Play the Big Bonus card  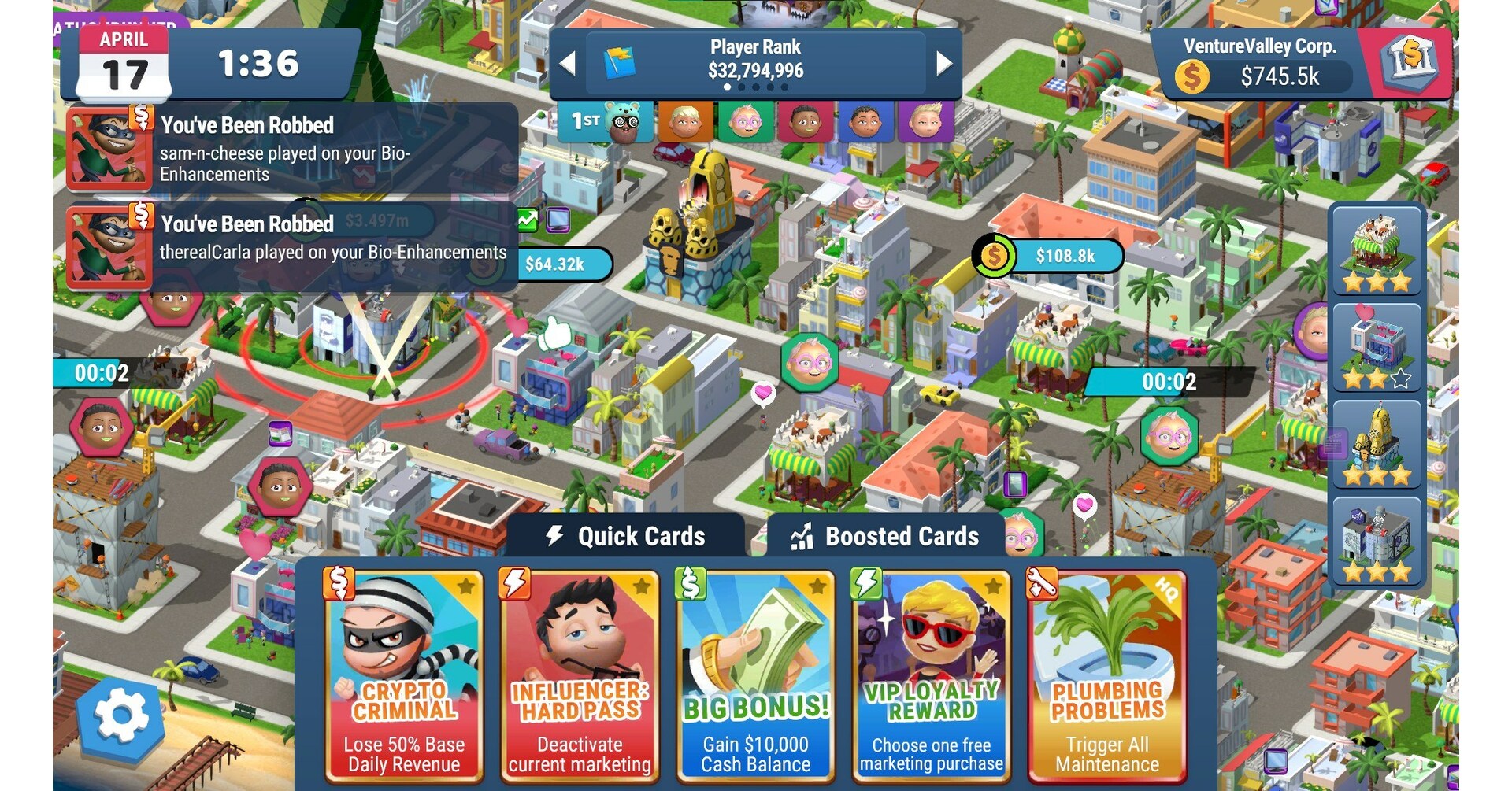(754, 673)
